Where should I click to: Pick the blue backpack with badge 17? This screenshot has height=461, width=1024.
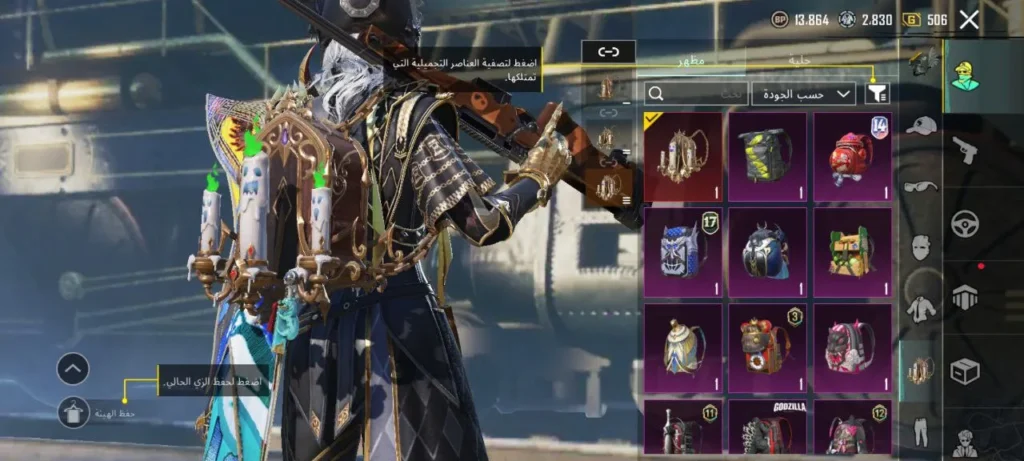coord(683,251)
